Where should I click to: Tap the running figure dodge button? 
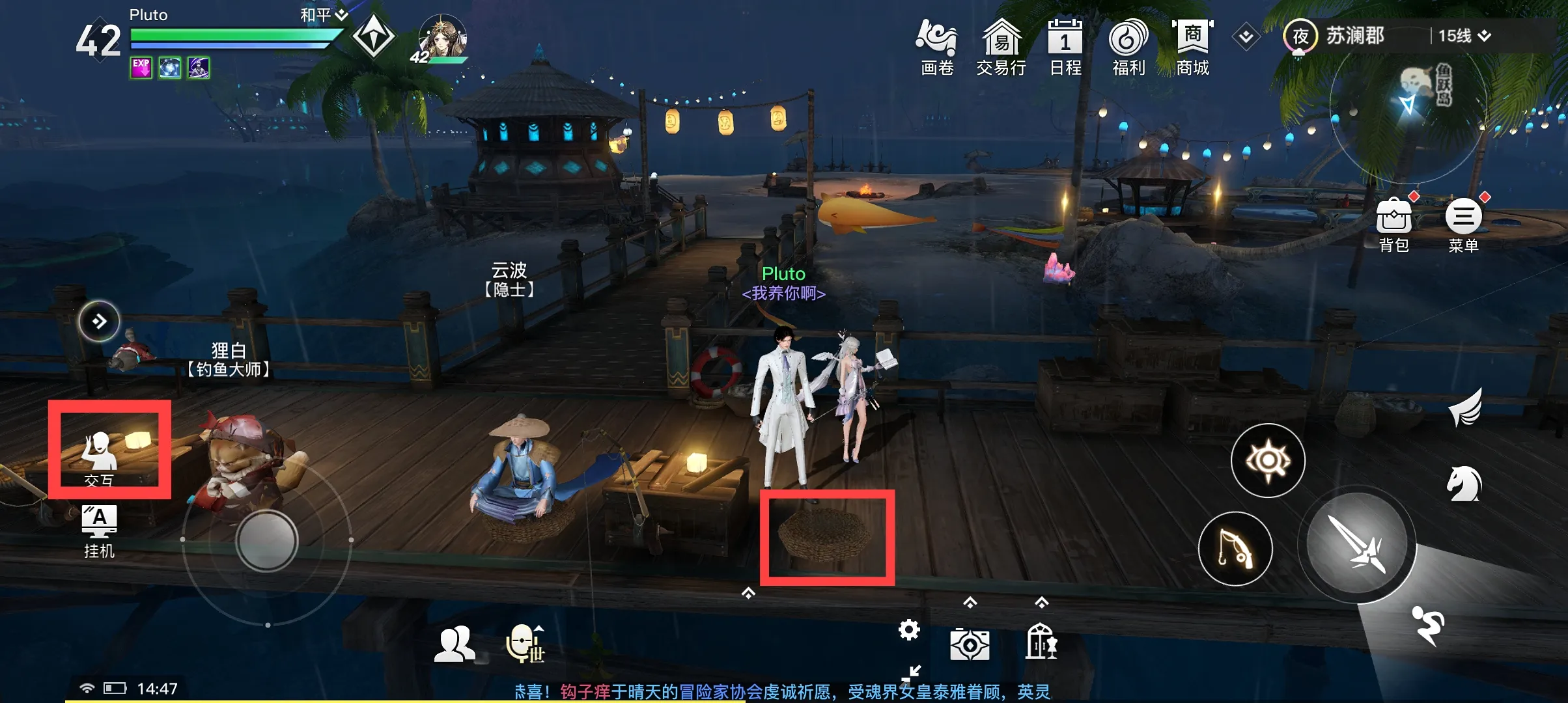pos(1428,625)
